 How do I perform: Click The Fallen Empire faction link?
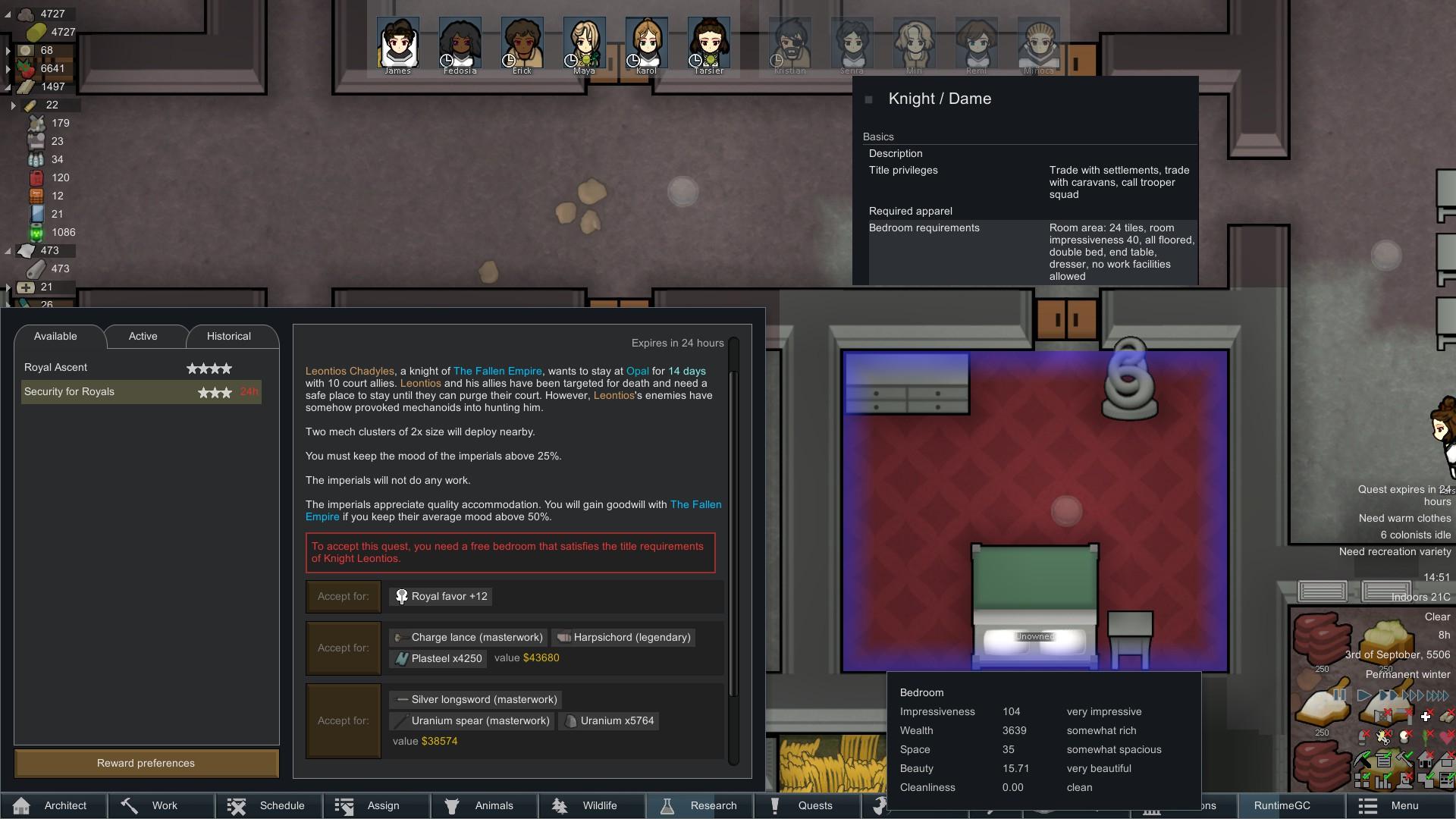497,371
